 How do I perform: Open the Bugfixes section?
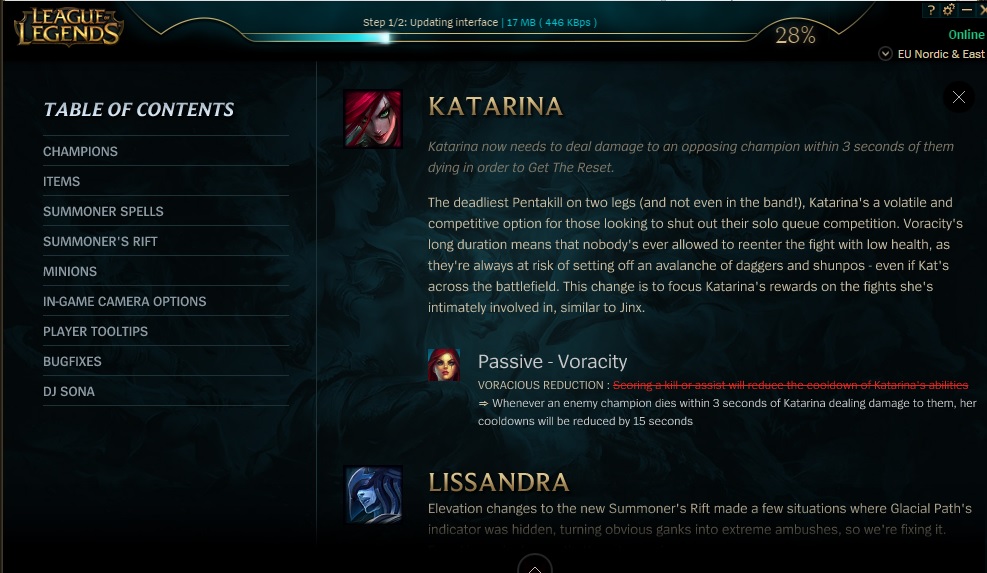(x=72, y=361)
